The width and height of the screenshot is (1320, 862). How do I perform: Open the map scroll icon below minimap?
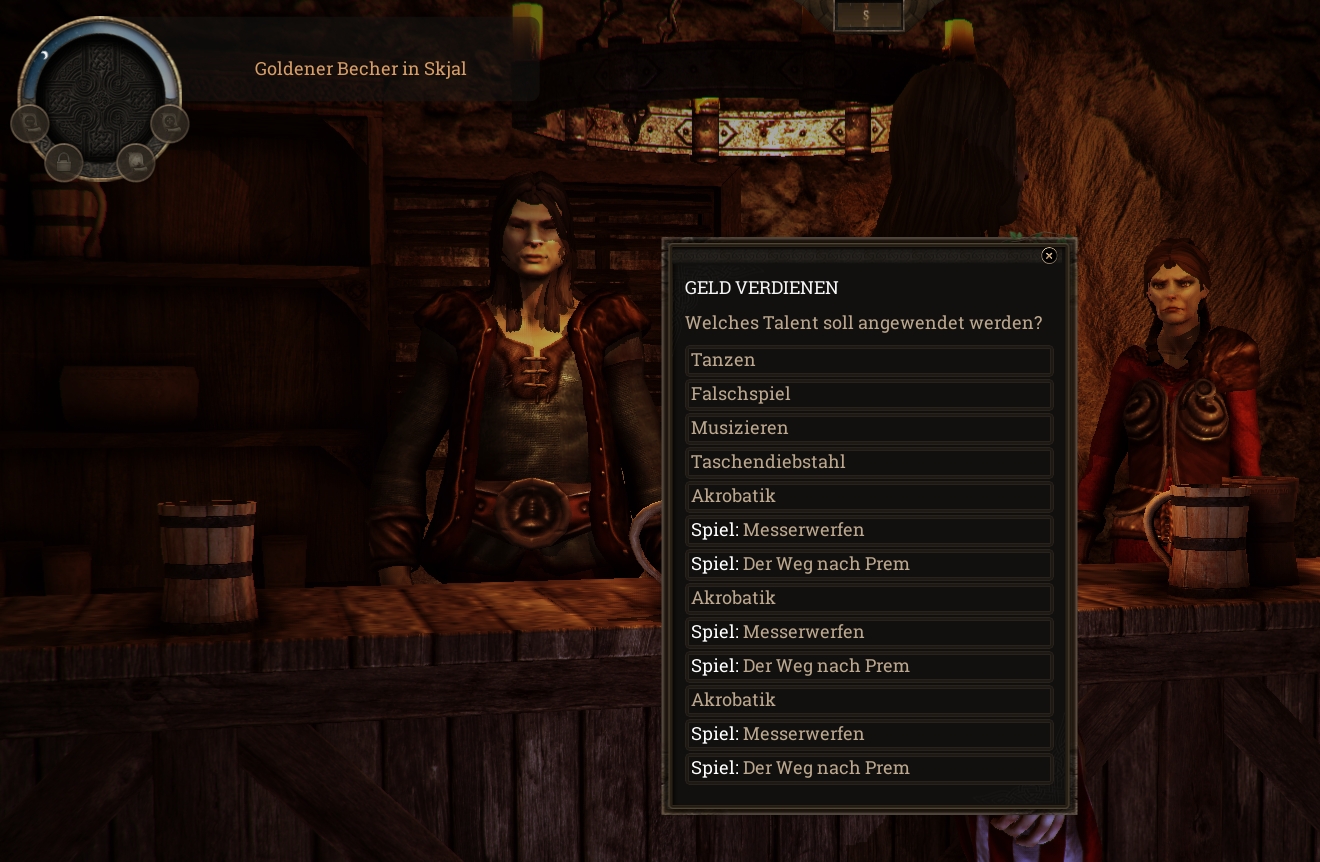135,161
